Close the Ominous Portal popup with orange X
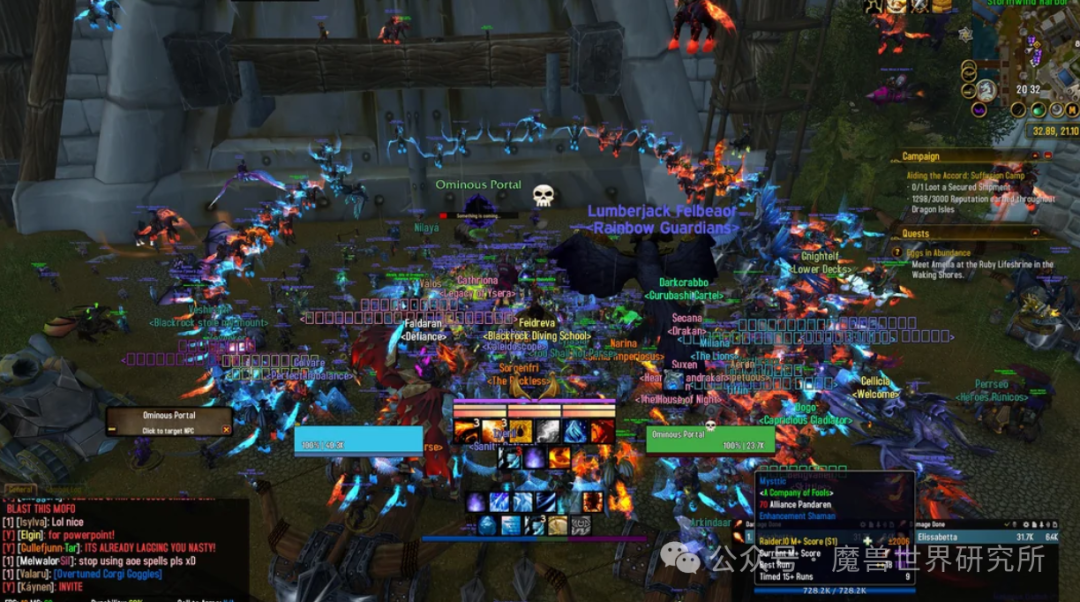The height and width of the screenshot is (602, 1080). pyautogui.click(x=226, y=430)
